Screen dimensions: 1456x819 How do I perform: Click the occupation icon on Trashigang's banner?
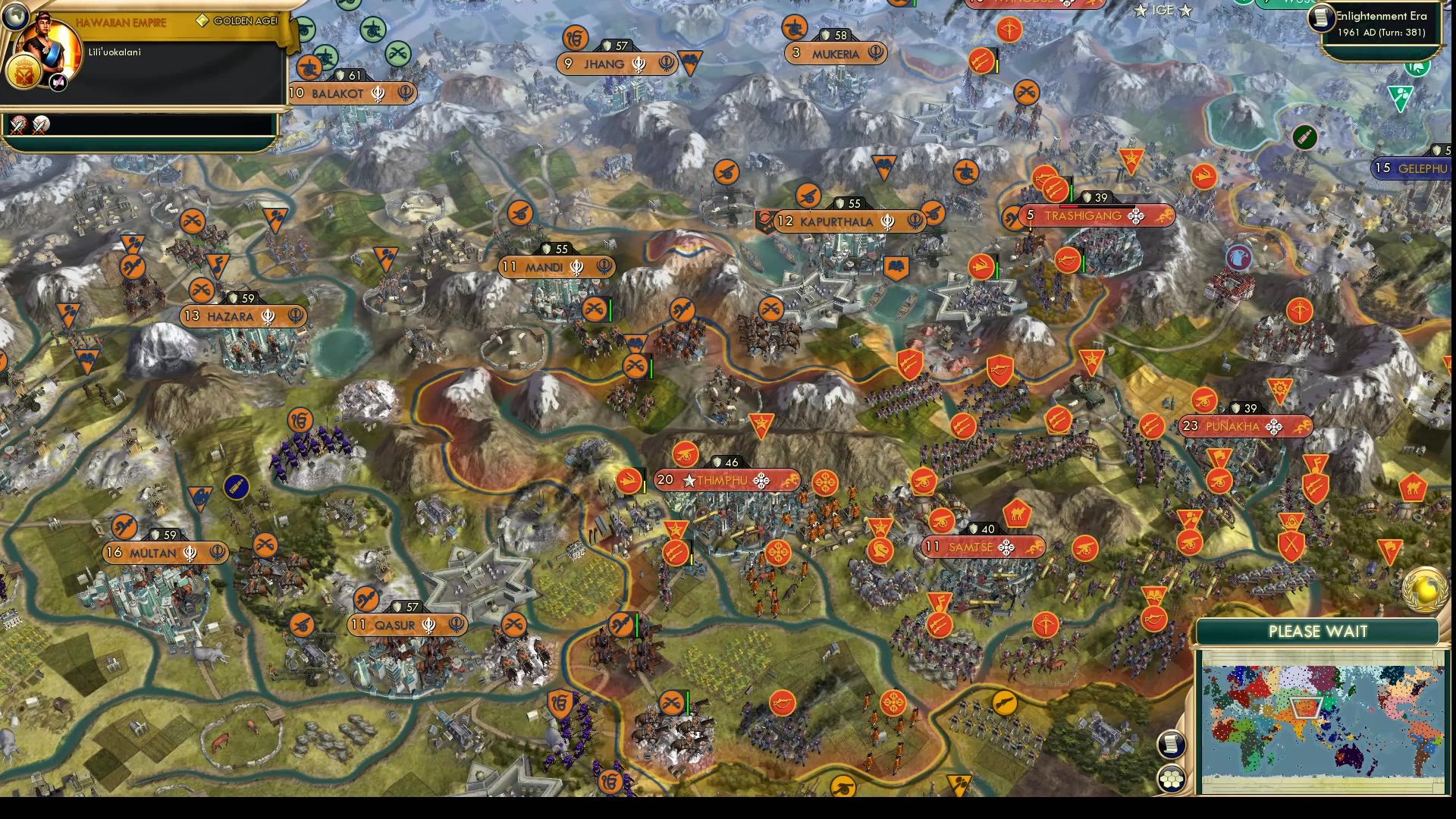point(1136,216)
